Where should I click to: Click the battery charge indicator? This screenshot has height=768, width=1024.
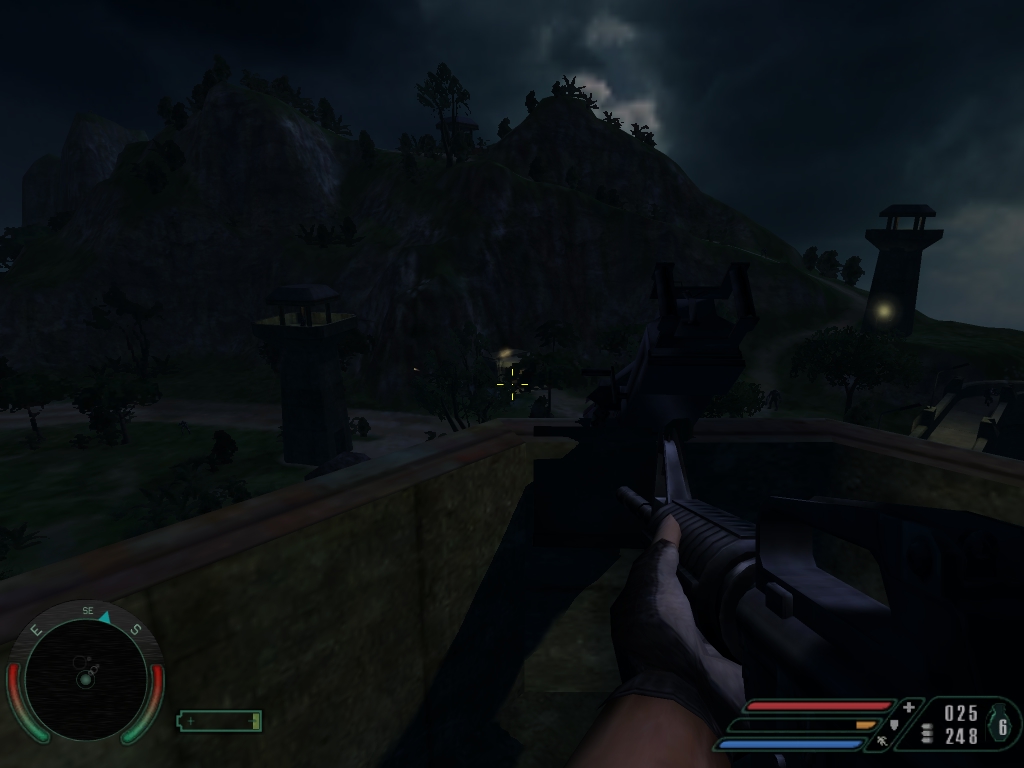tap(219, 721)
